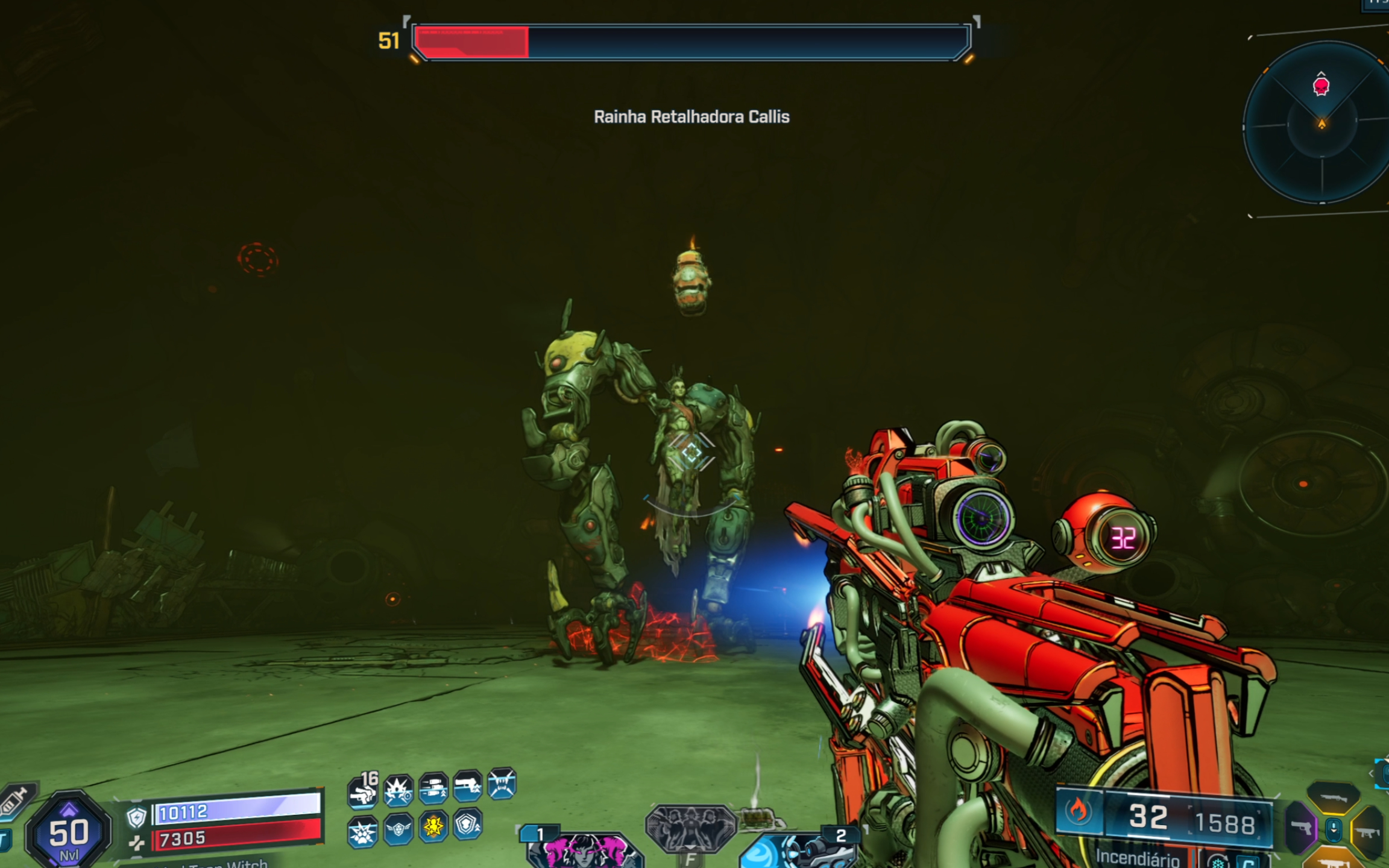Switch to the purple pistol weapon slot
The image size is (1389, 868).
1302,829
